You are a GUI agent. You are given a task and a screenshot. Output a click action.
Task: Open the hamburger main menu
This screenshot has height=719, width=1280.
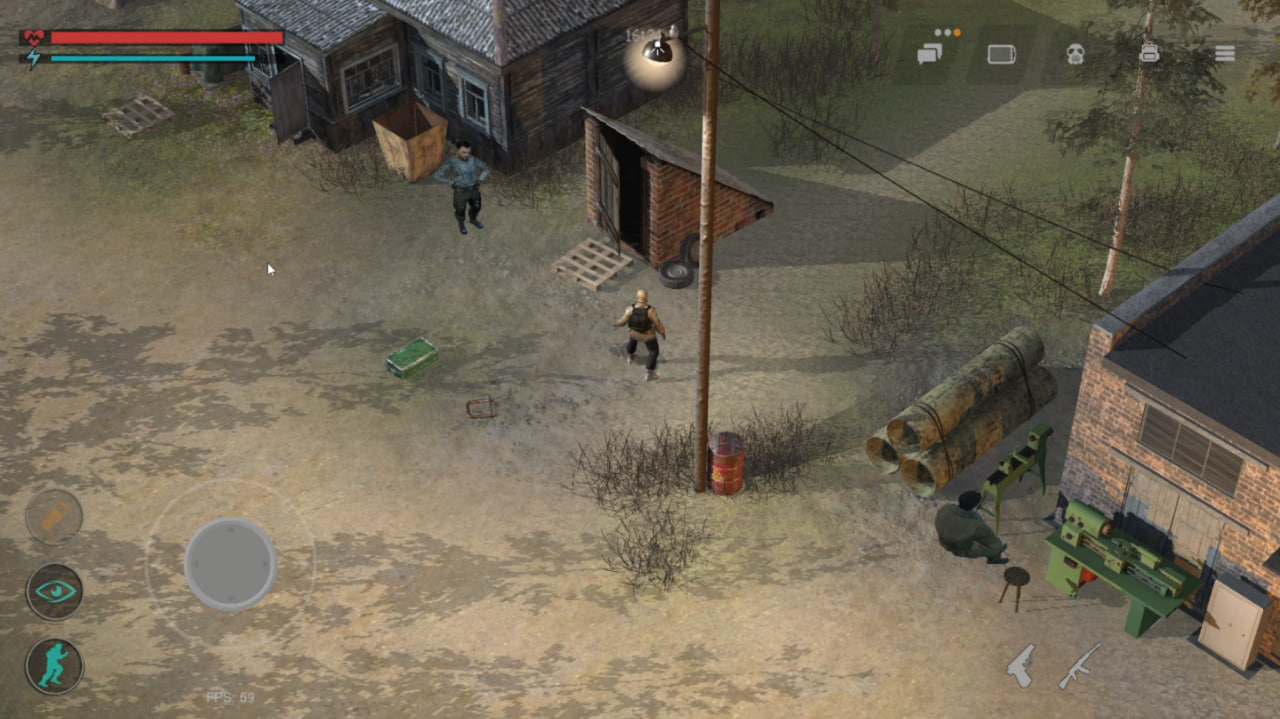point(1225,54)
